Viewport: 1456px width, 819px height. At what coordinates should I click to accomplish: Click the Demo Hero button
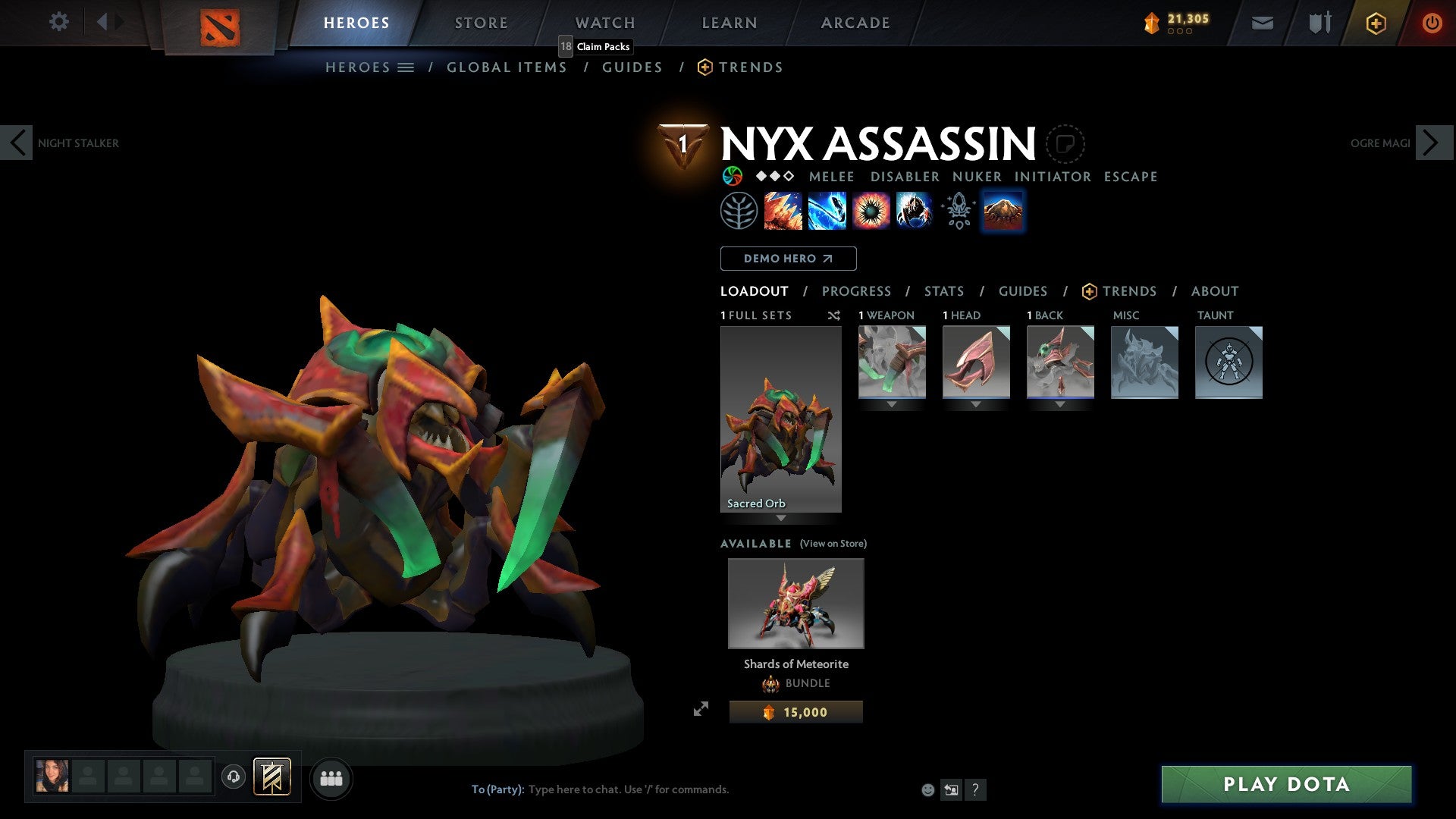[x=787, y=258]
